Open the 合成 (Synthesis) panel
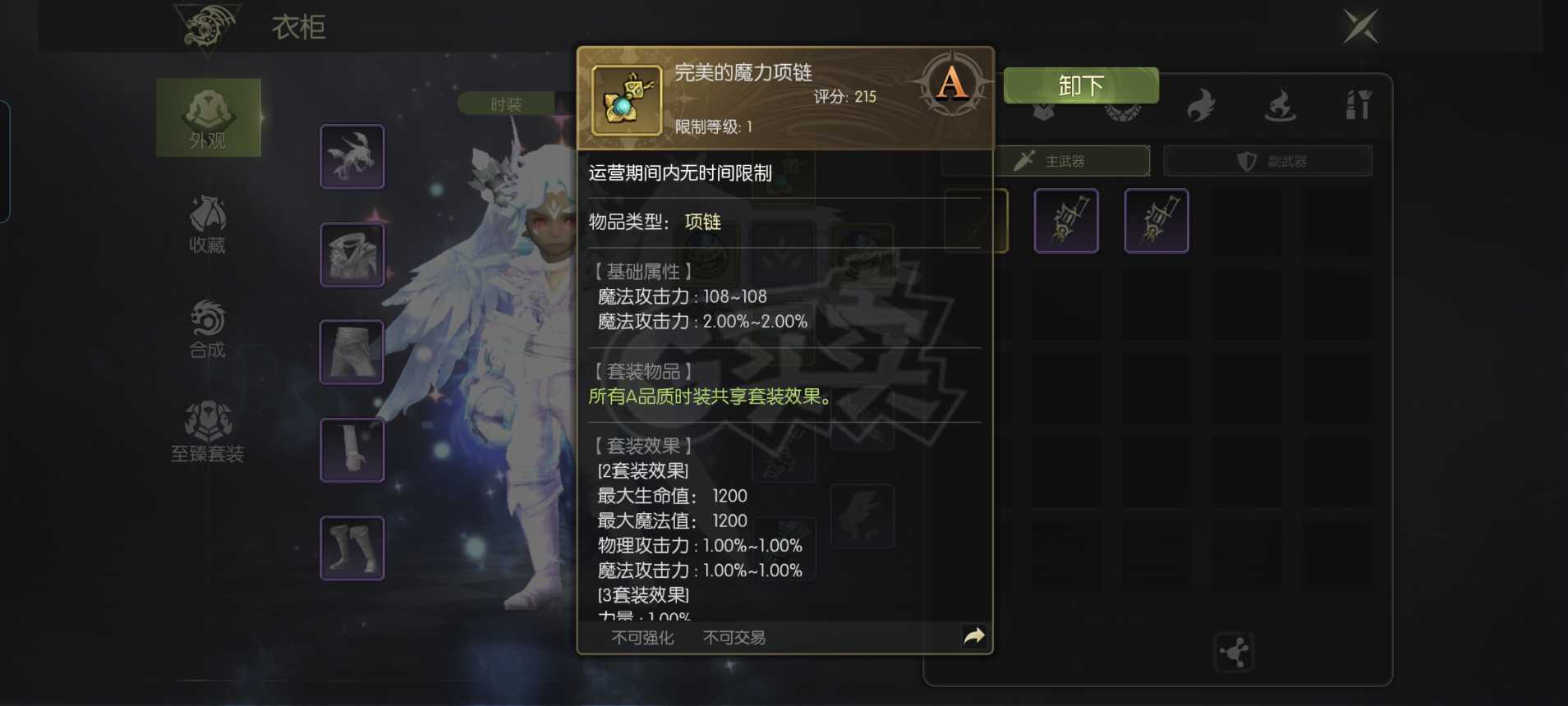1568x706 pixels. click(208, 328)
